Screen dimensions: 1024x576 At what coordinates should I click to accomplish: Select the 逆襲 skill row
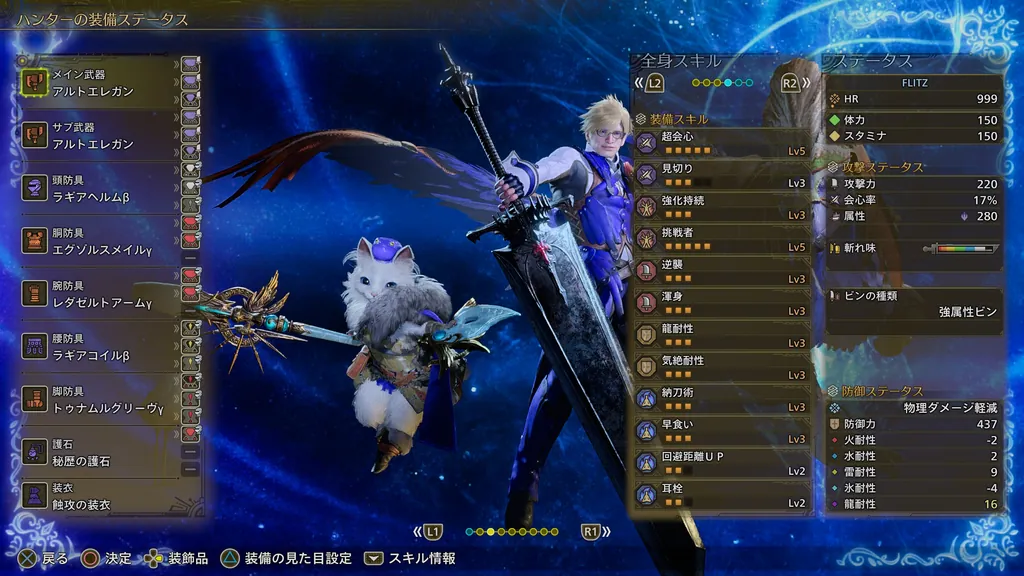click(722, 270)
